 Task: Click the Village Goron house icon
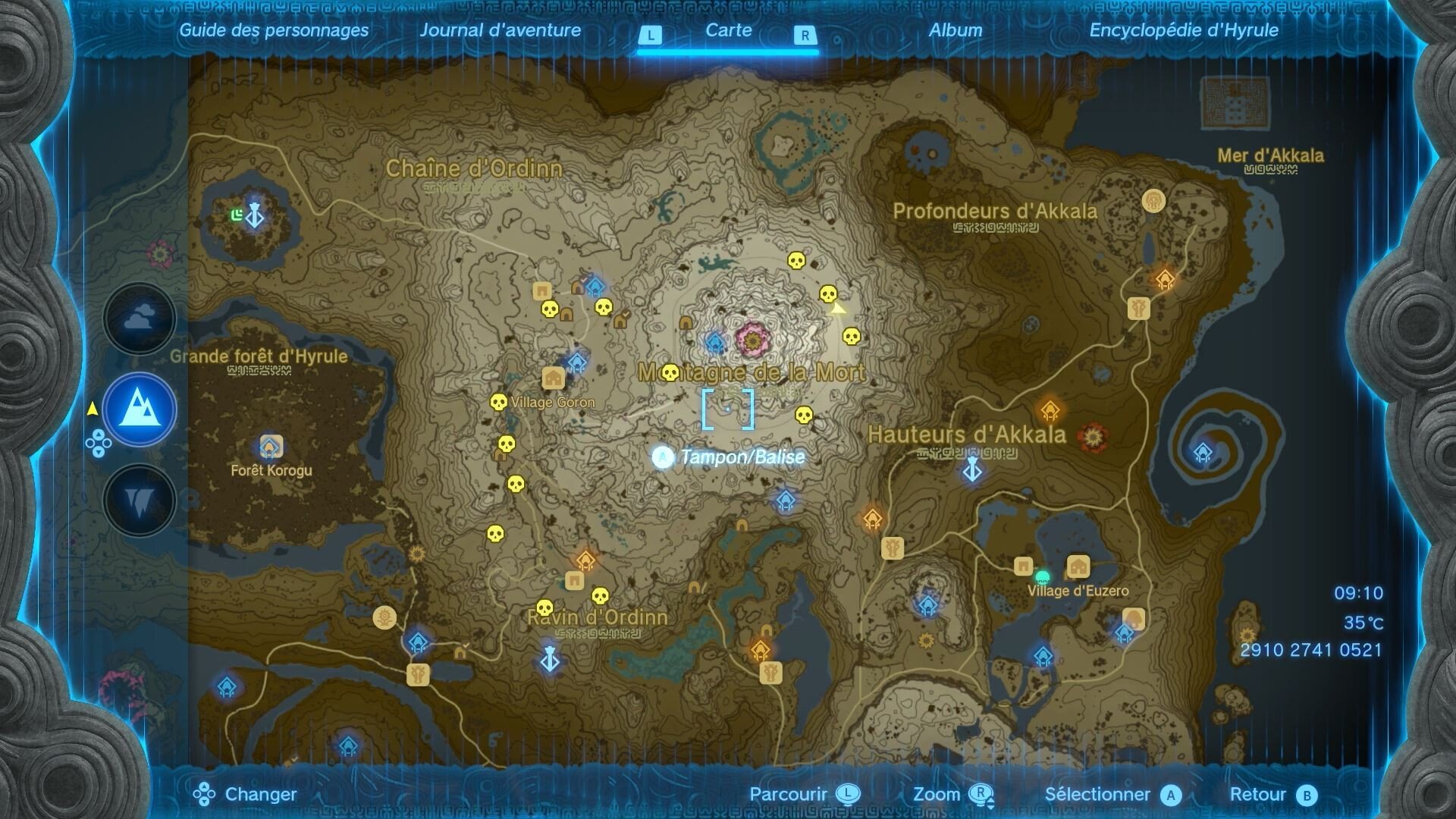tap(553, 375)
